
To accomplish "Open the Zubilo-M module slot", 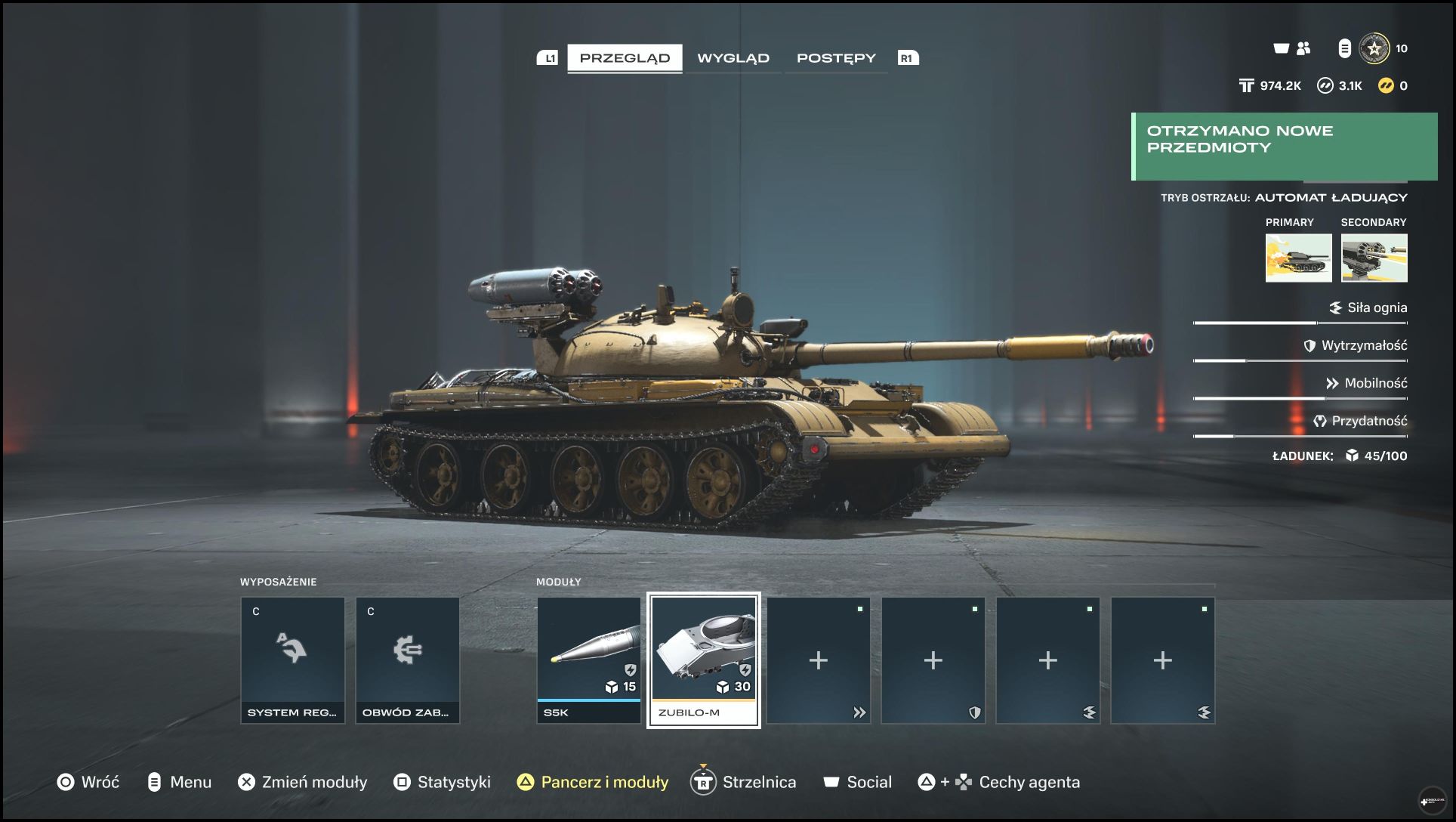I will [x=704, y=660].
